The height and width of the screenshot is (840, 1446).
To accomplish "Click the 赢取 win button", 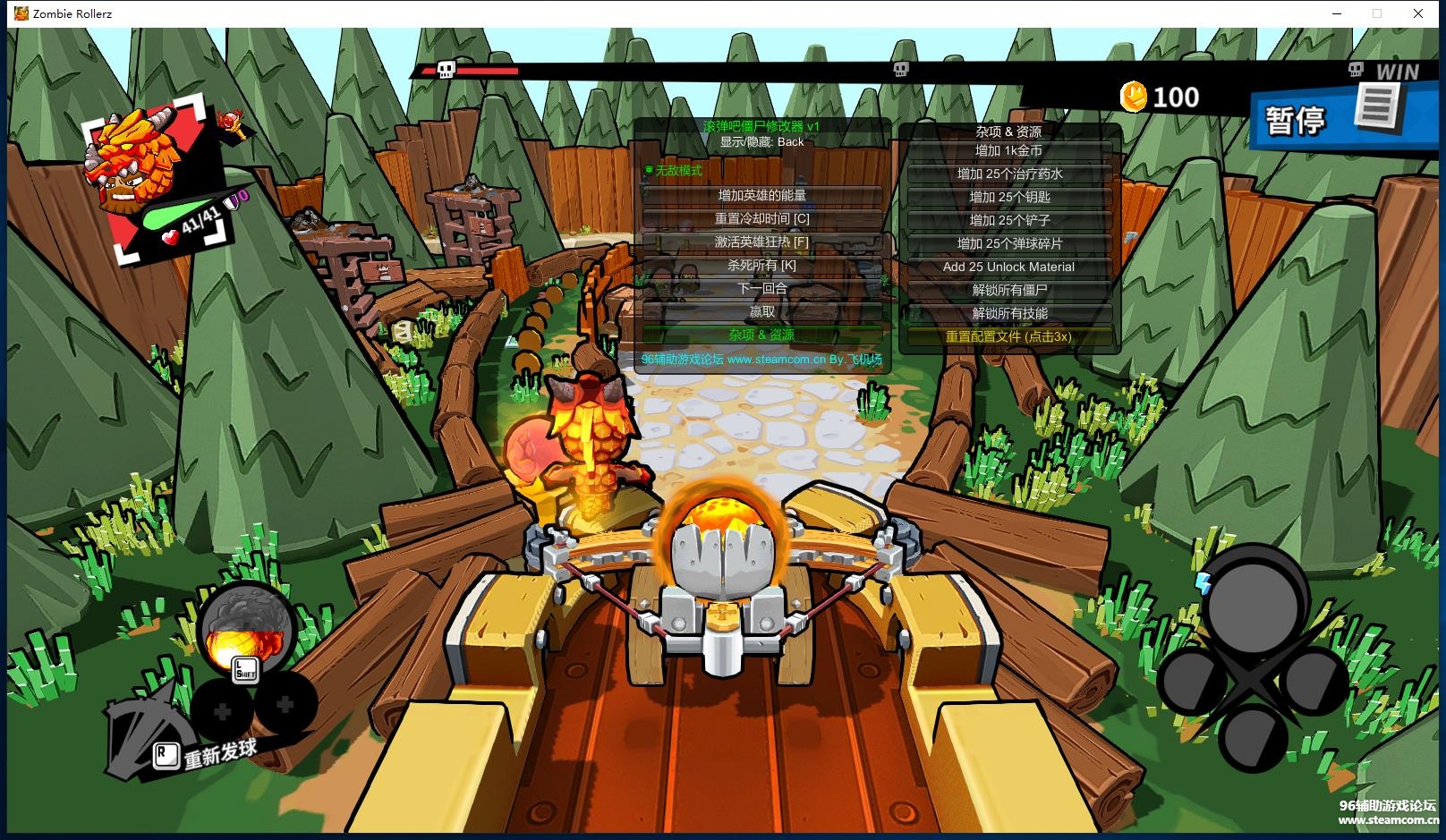I will pyautogui.click(x=761, y=311).
